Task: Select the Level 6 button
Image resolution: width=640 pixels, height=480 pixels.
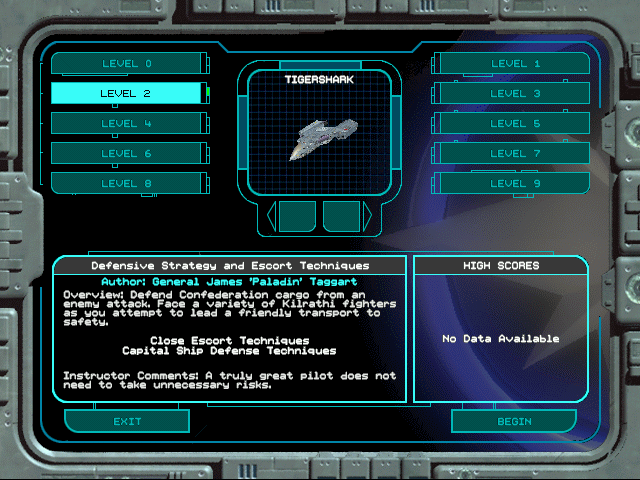Action: point(126,154)
